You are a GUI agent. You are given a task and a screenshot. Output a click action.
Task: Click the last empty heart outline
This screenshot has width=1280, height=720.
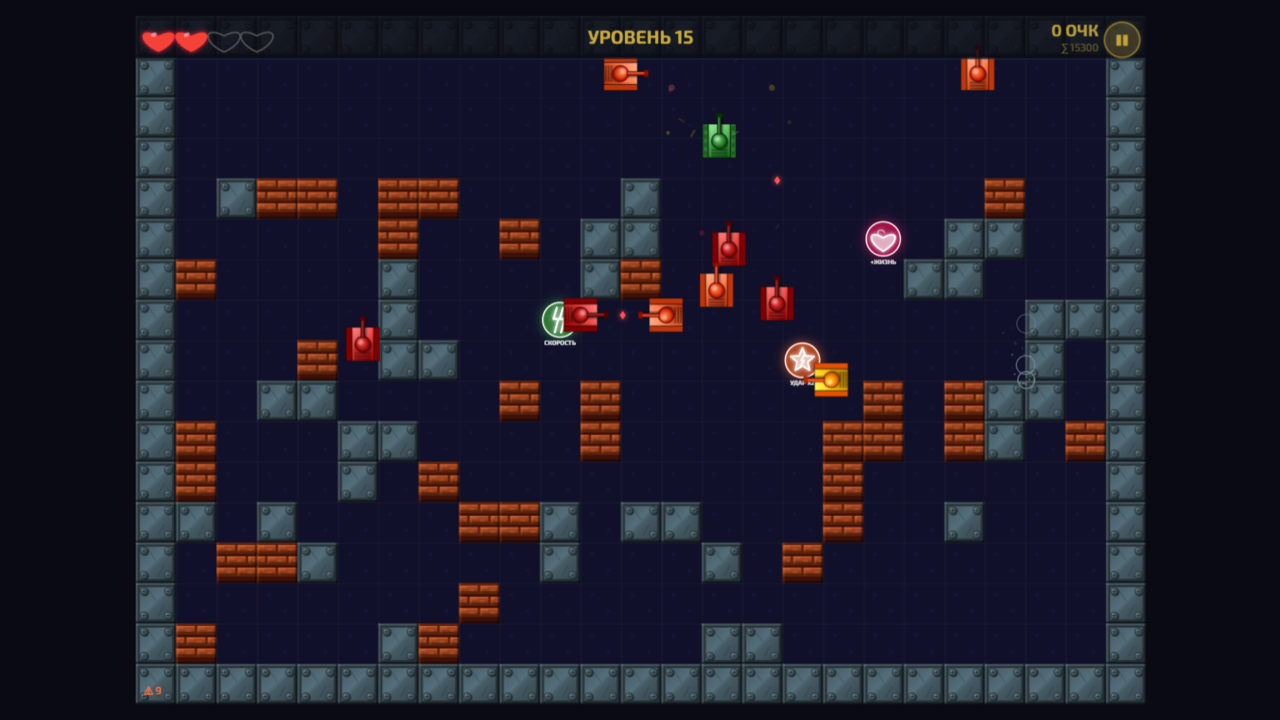click(257, 40)
